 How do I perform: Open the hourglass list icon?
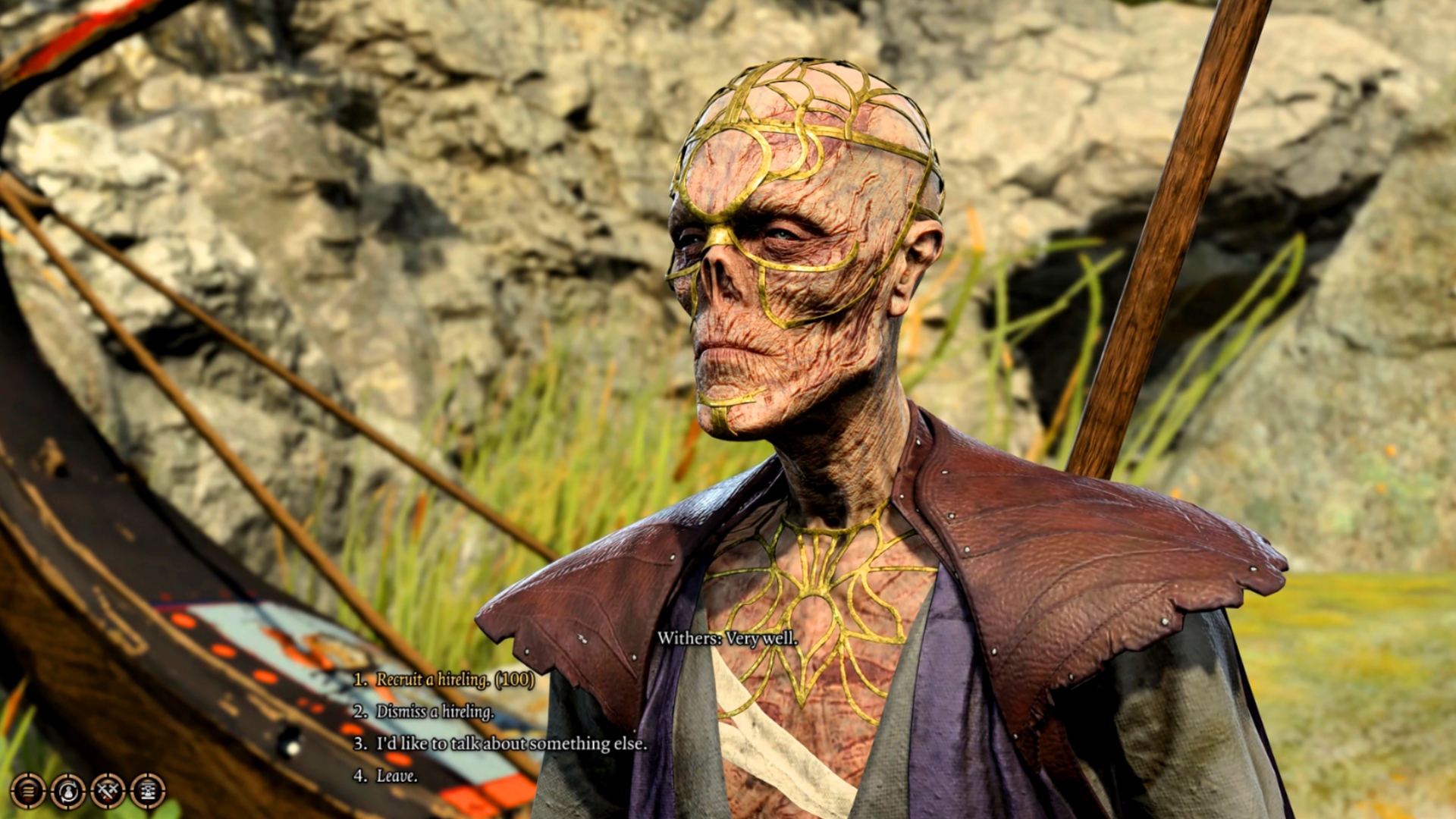pyautogui.click(x=148, y=791)
